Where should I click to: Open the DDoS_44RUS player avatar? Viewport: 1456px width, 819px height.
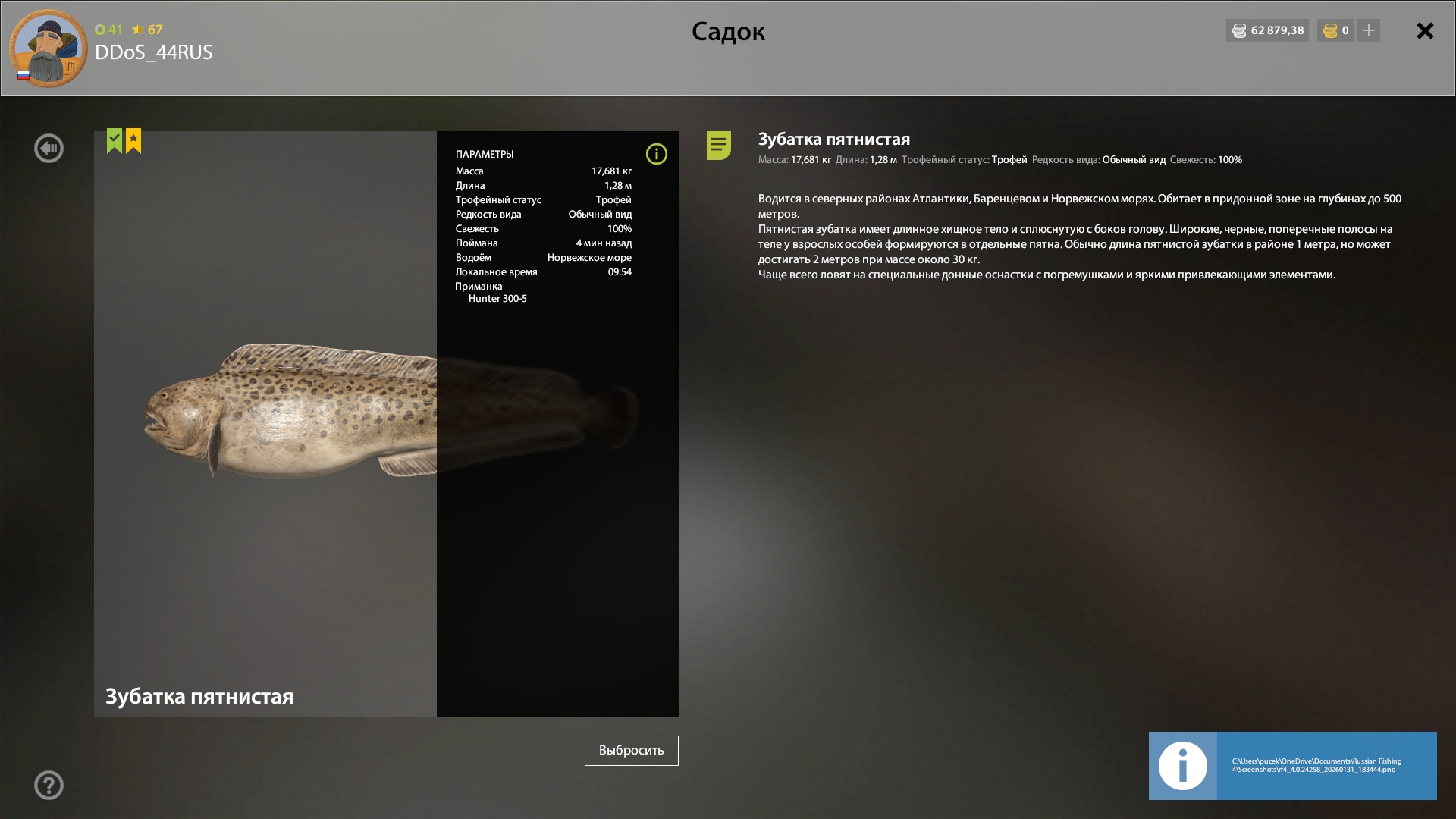[48, 49]
